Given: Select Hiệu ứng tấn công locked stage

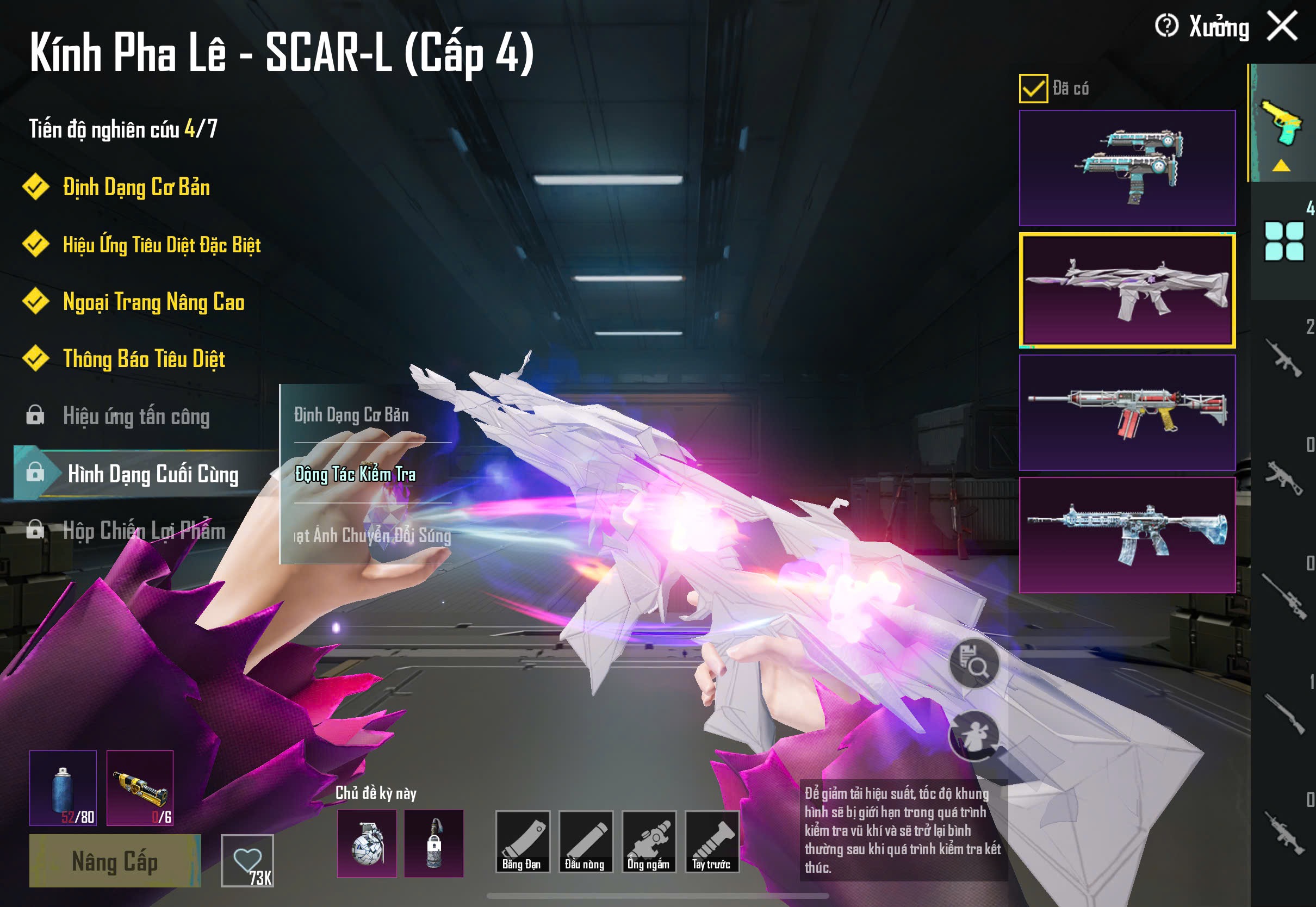Looking at the screenshot, I should pyautogui.click(x=136, y=416).
